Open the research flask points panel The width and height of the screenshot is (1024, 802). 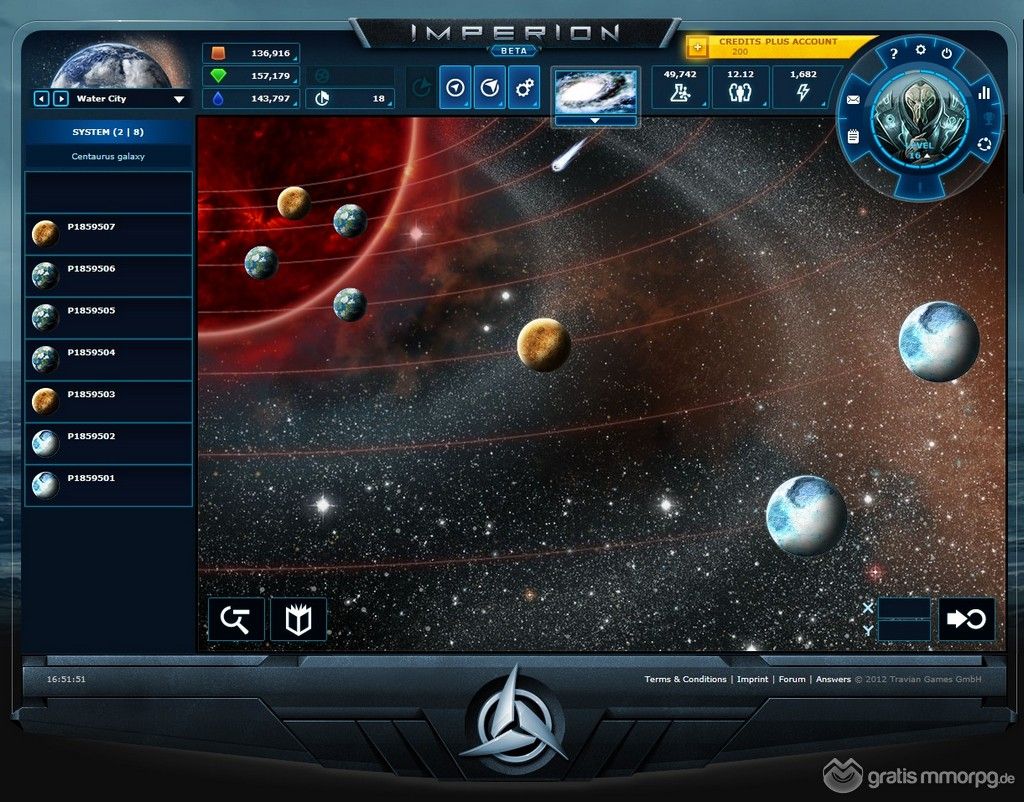tap(680, 88)
